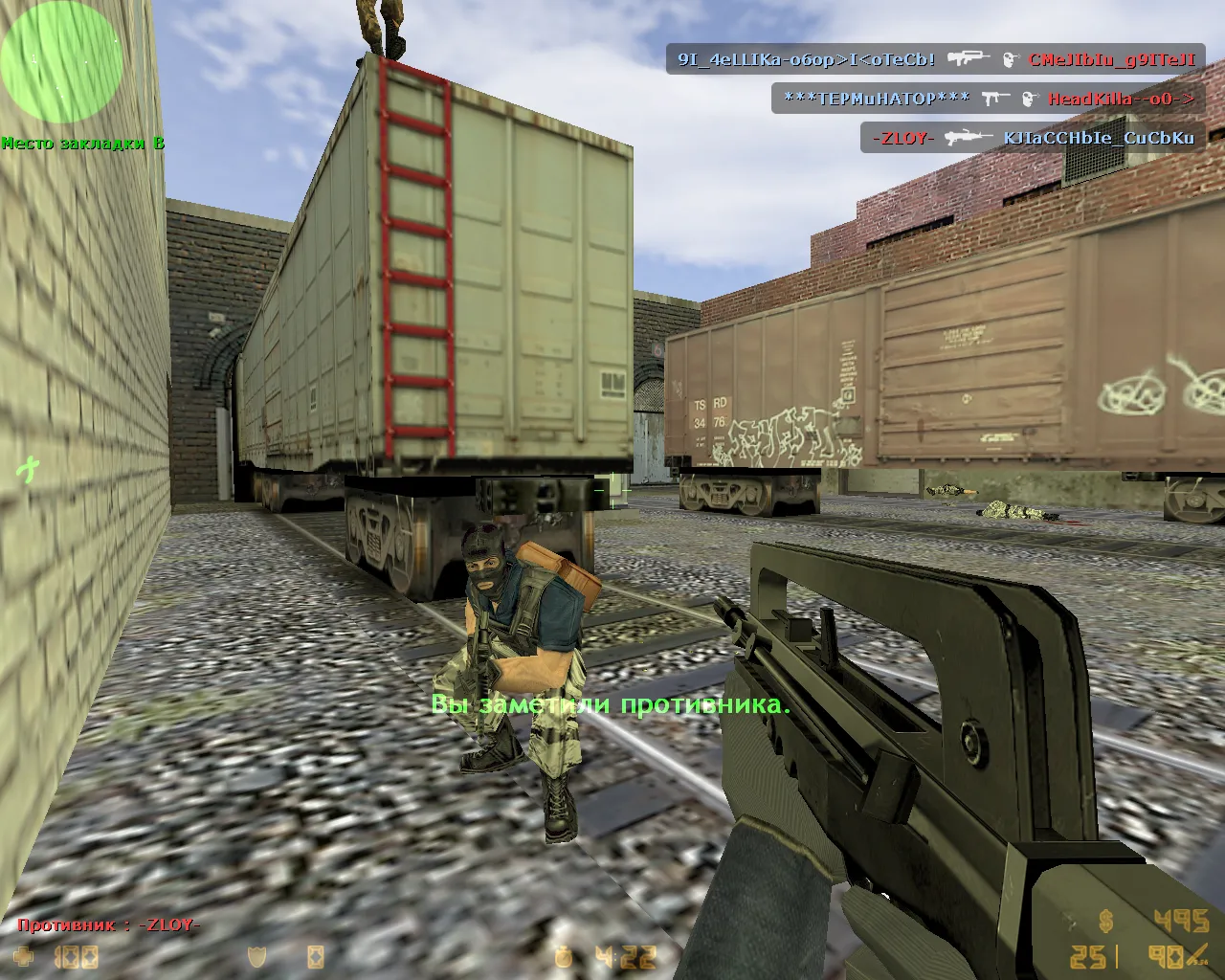Select the kill feed row naming CMeJIbIu_g9ITeJI

pos(936,59)
